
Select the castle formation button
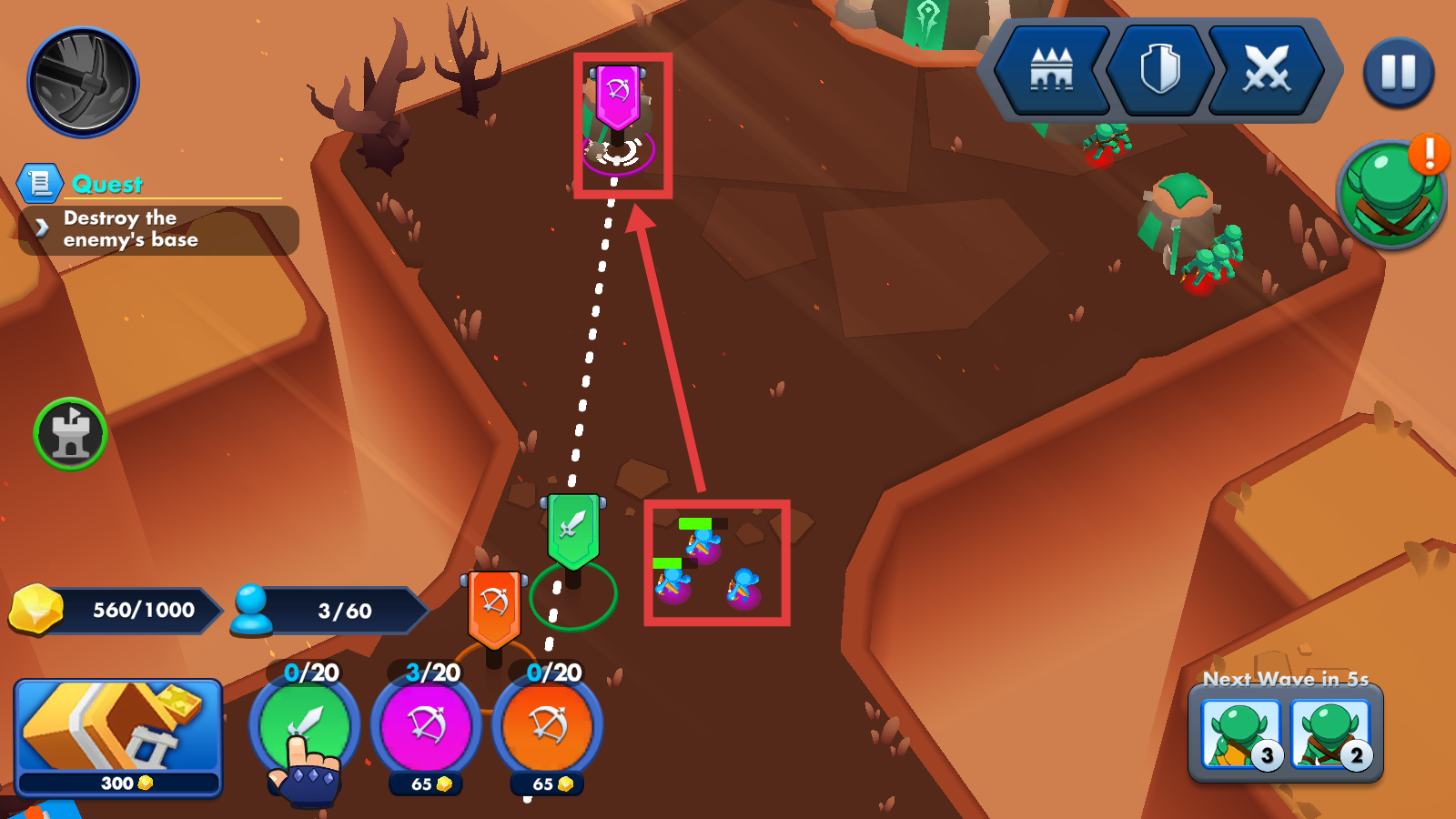coord(1052,70)
